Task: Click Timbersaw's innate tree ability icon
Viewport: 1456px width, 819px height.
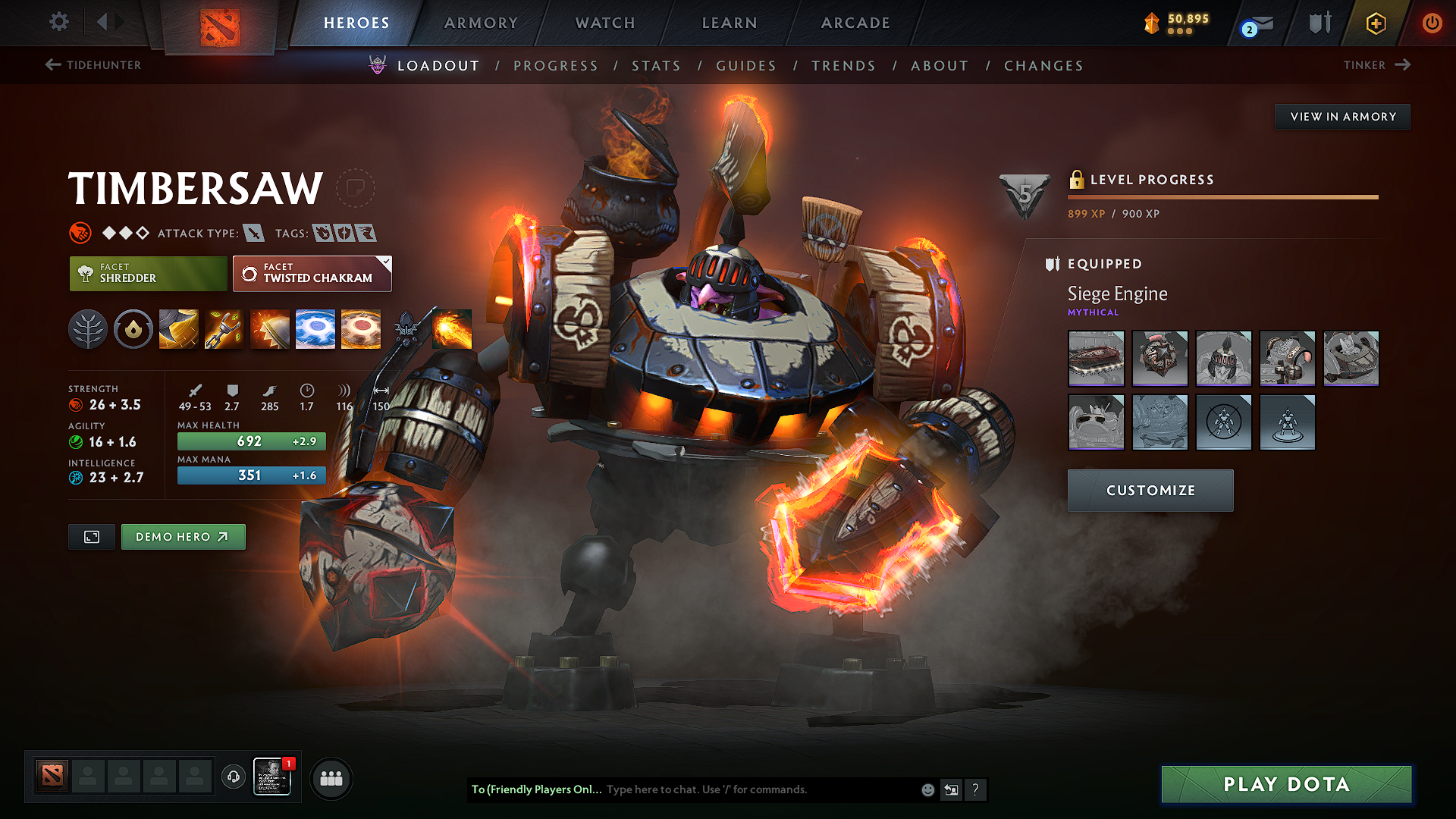Action: click(88, 328)
